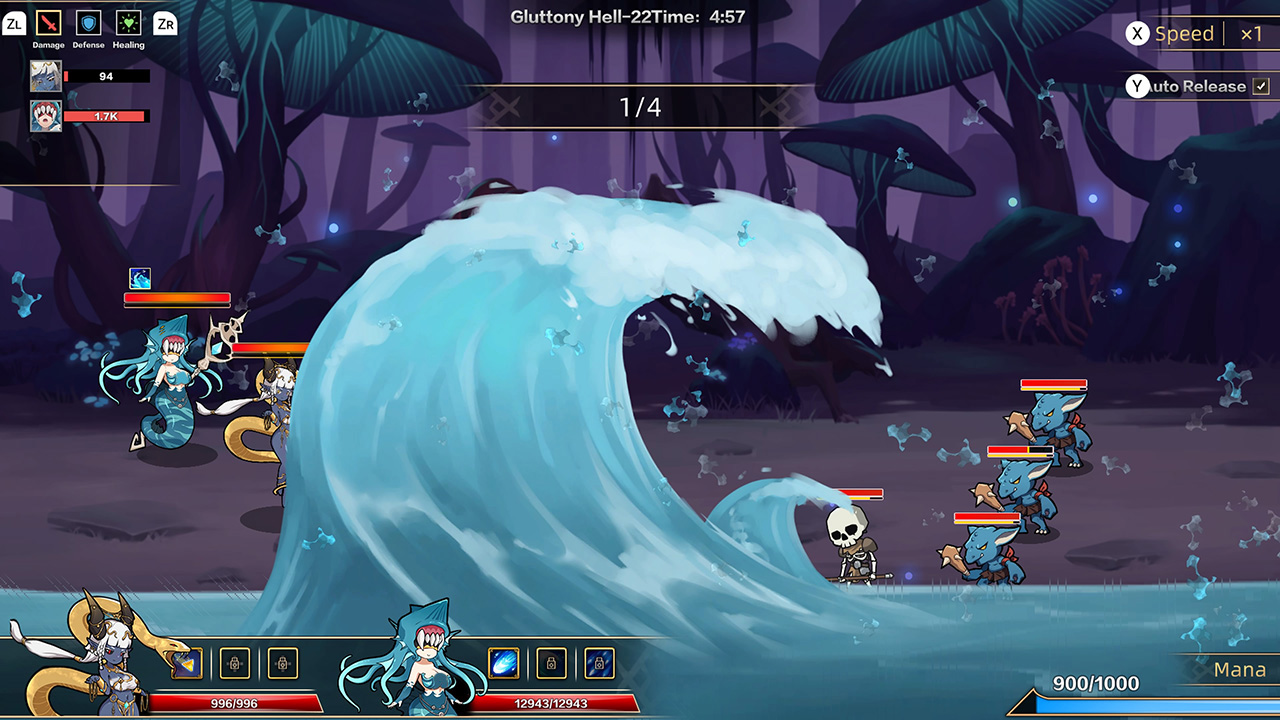The image size is (1280, 720).
Task: Click the shark mermaid portrait showing 1.7K
Action: point(48,115)
